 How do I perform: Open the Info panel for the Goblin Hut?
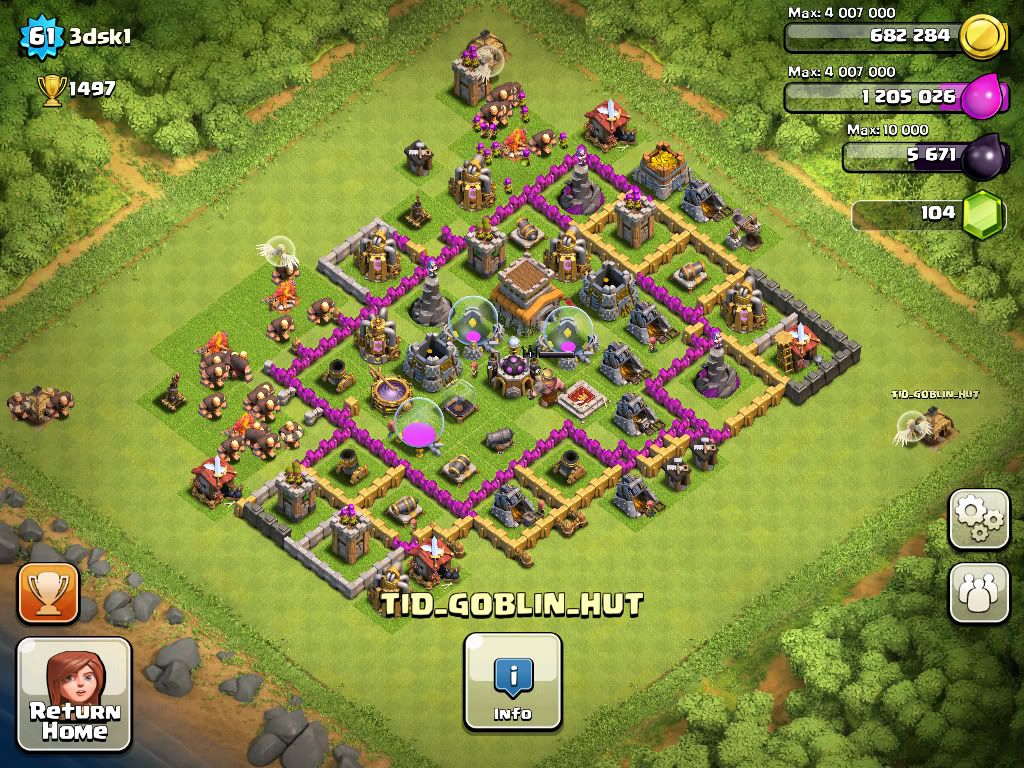[x=512, y=682]
